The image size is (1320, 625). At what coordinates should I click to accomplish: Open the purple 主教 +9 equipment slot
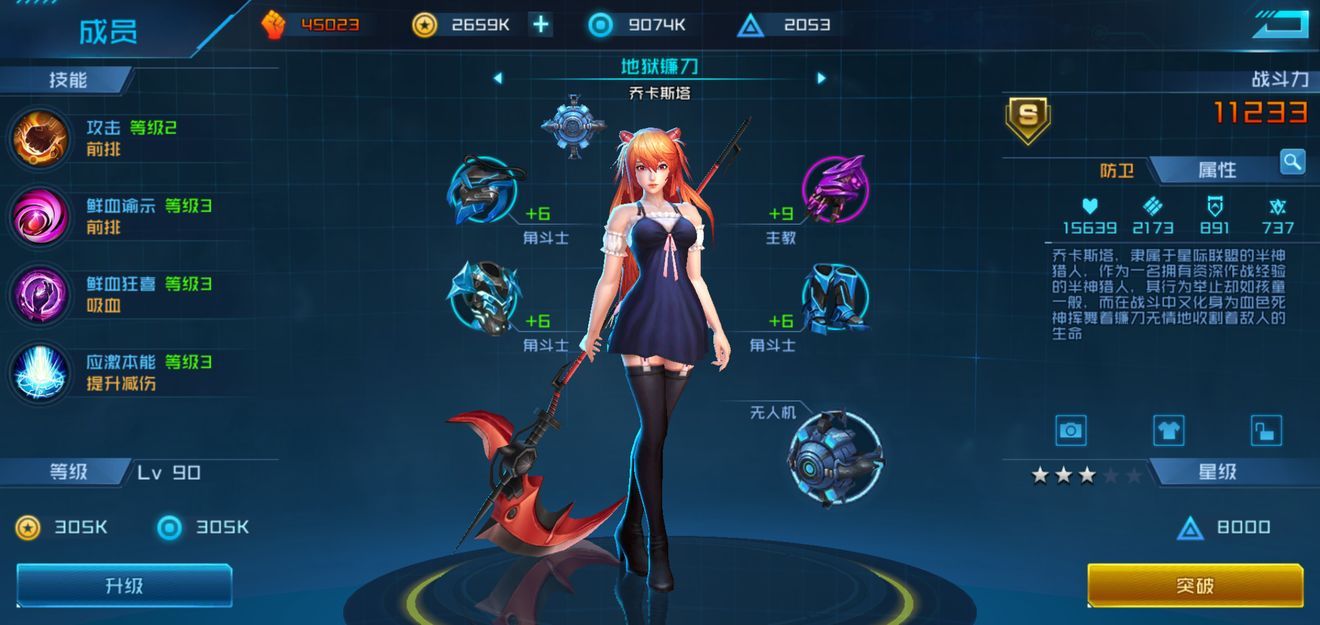(835, 188)
